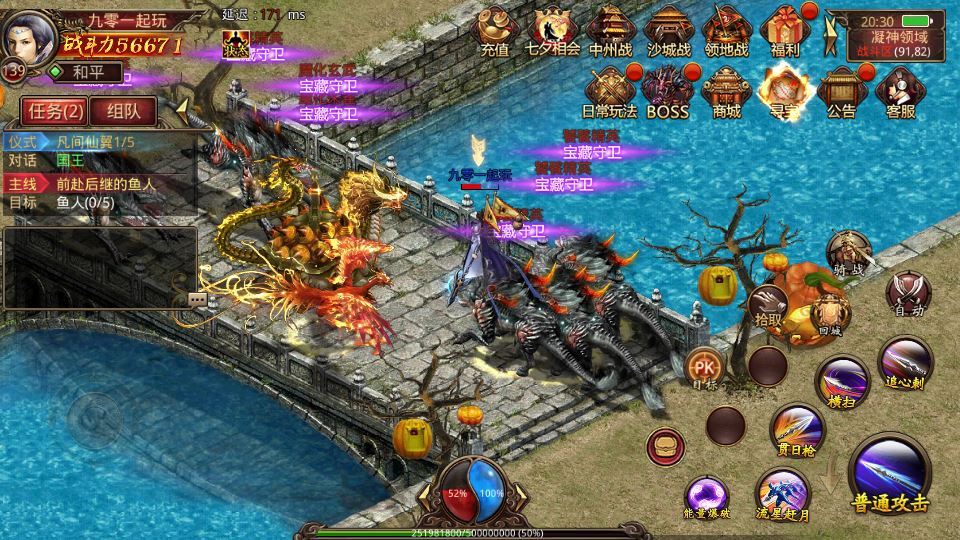Open 日常玩法 daily activities

608,92
